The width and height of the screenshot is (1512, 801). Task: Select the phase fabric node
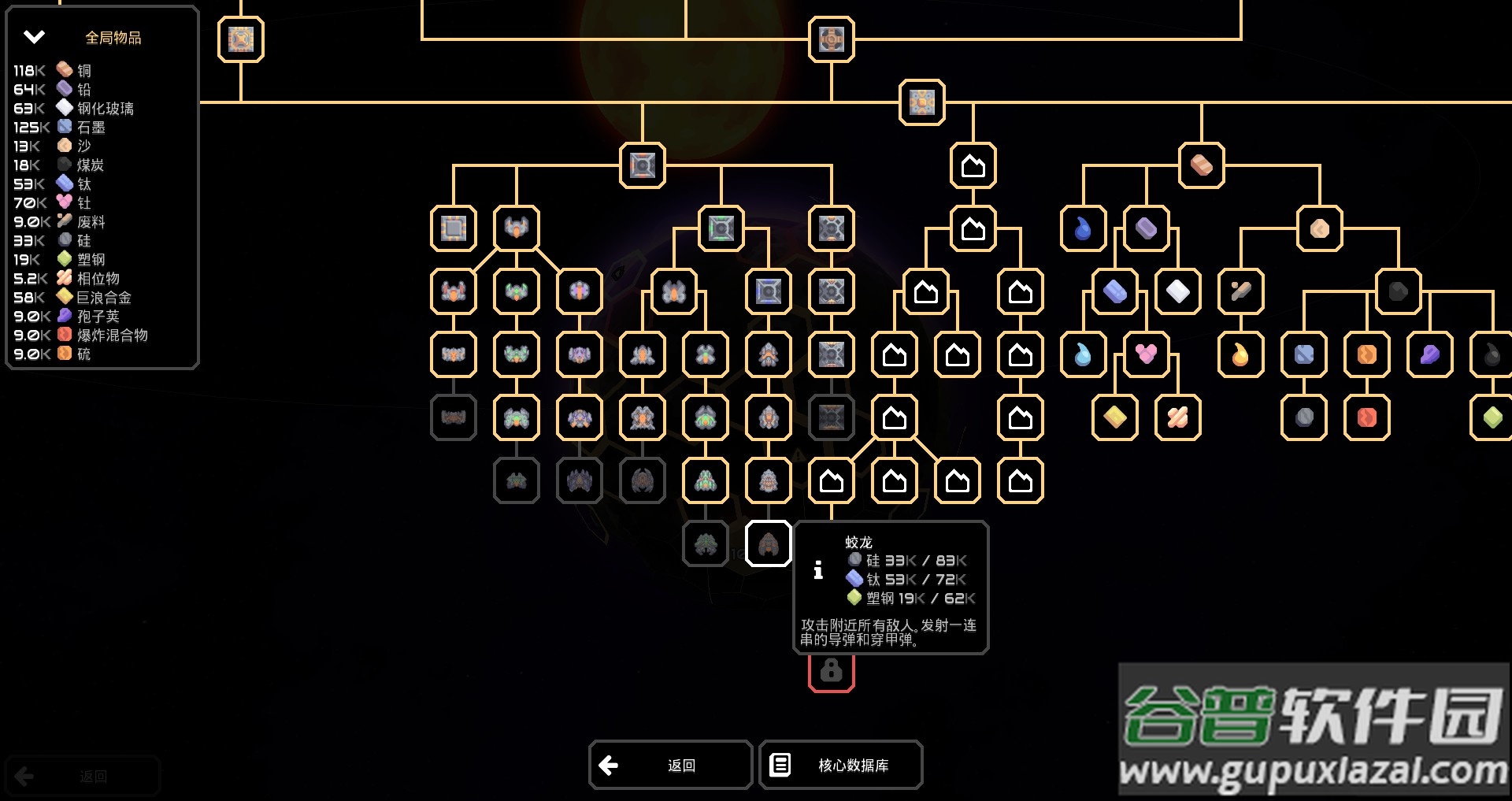click(1177, 417)
